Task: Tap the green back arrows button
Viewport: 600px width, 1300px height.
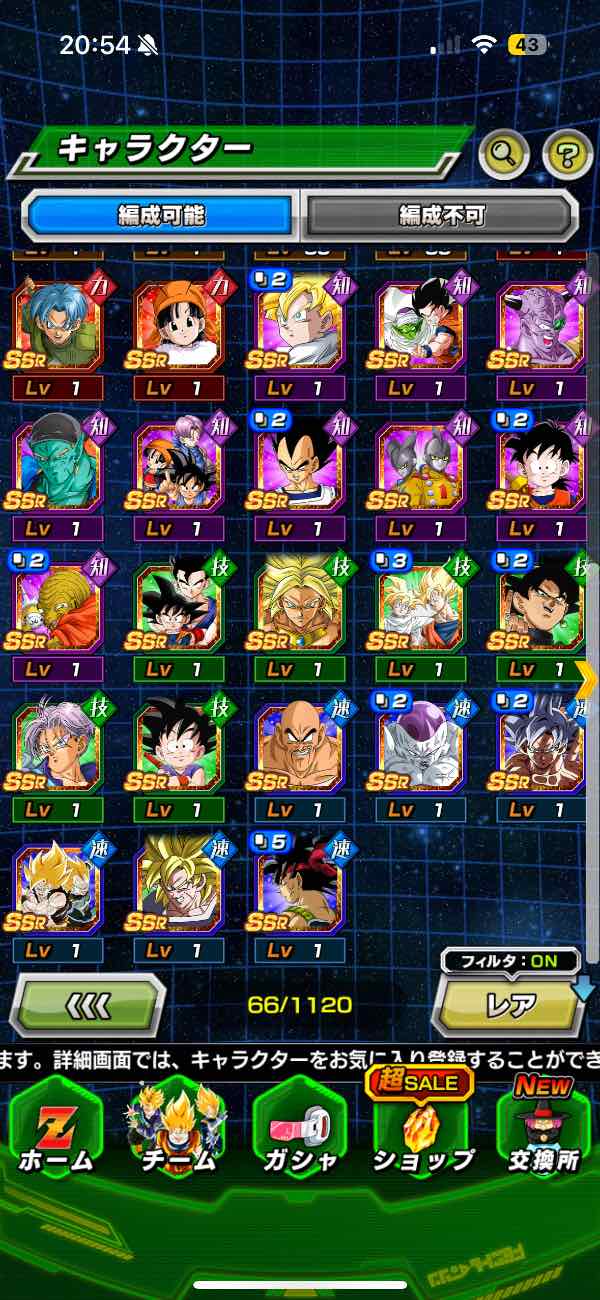Action: (x=88, y=1003)
